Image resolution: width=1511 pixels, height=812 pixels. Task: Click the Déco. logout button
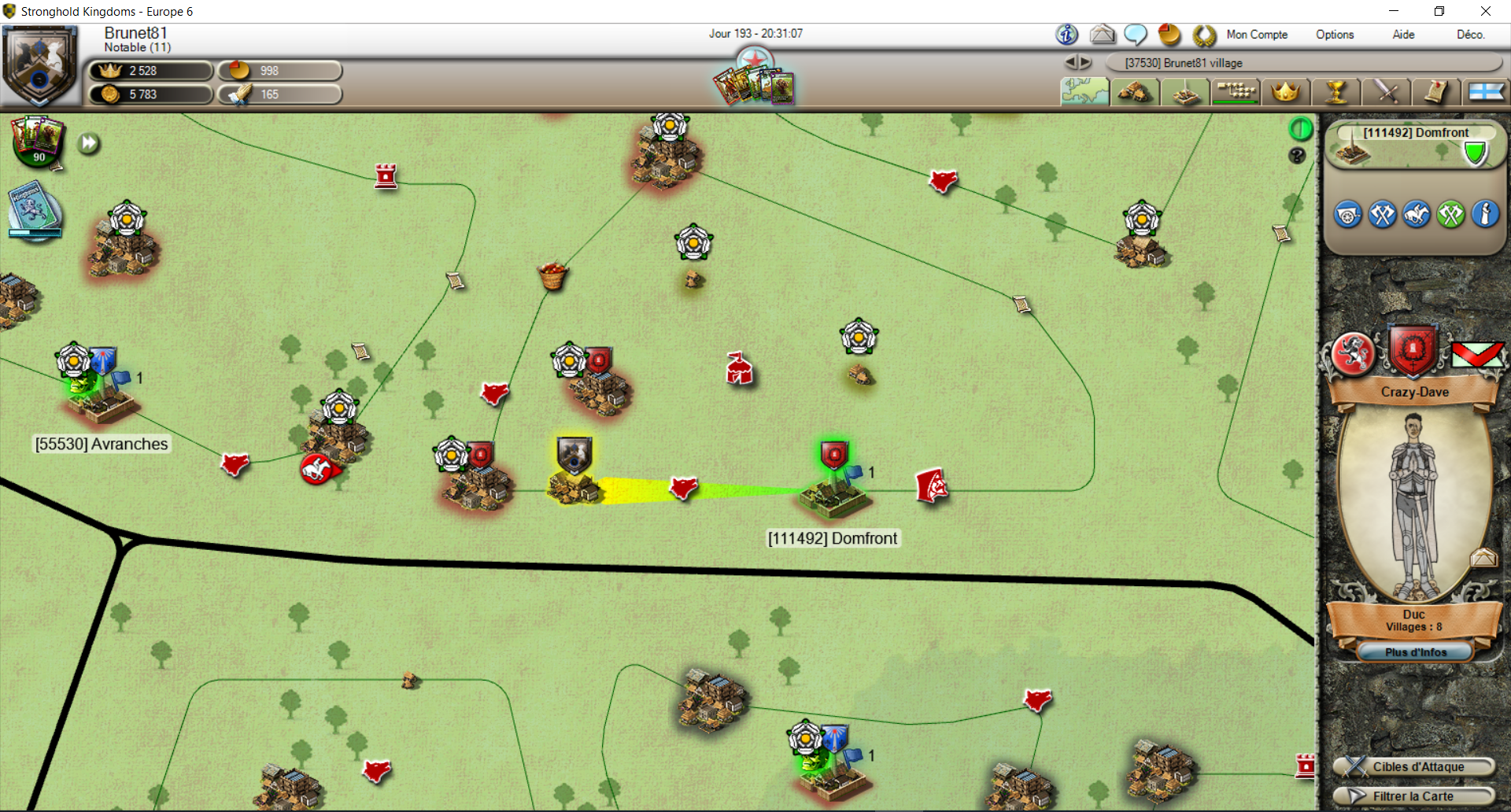coord(1470,35)
